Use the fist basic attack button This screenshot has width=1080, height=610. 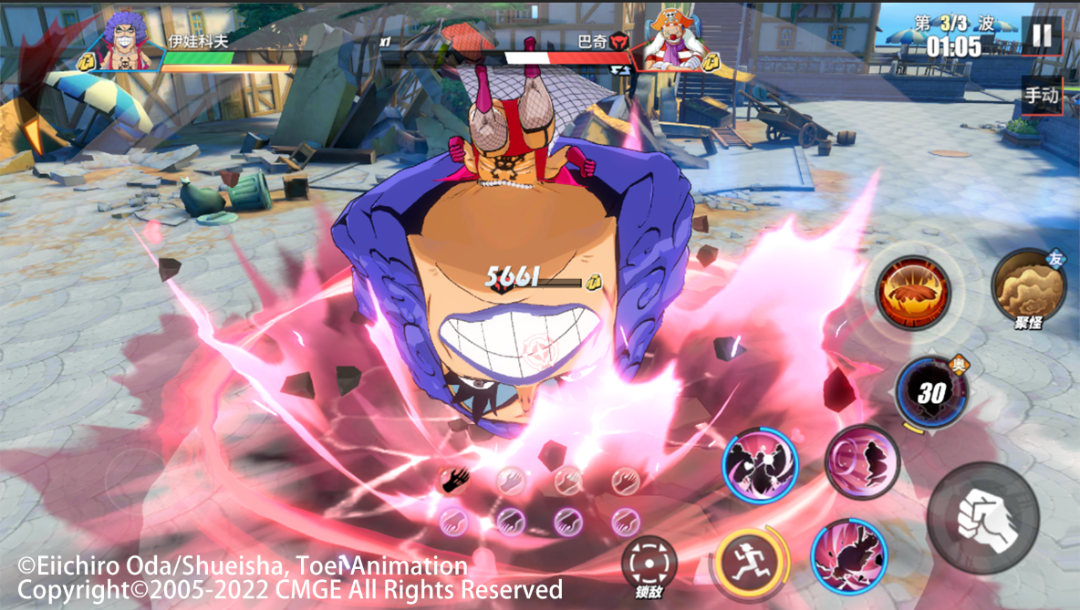pyautogui.click(x=983, y=517)
